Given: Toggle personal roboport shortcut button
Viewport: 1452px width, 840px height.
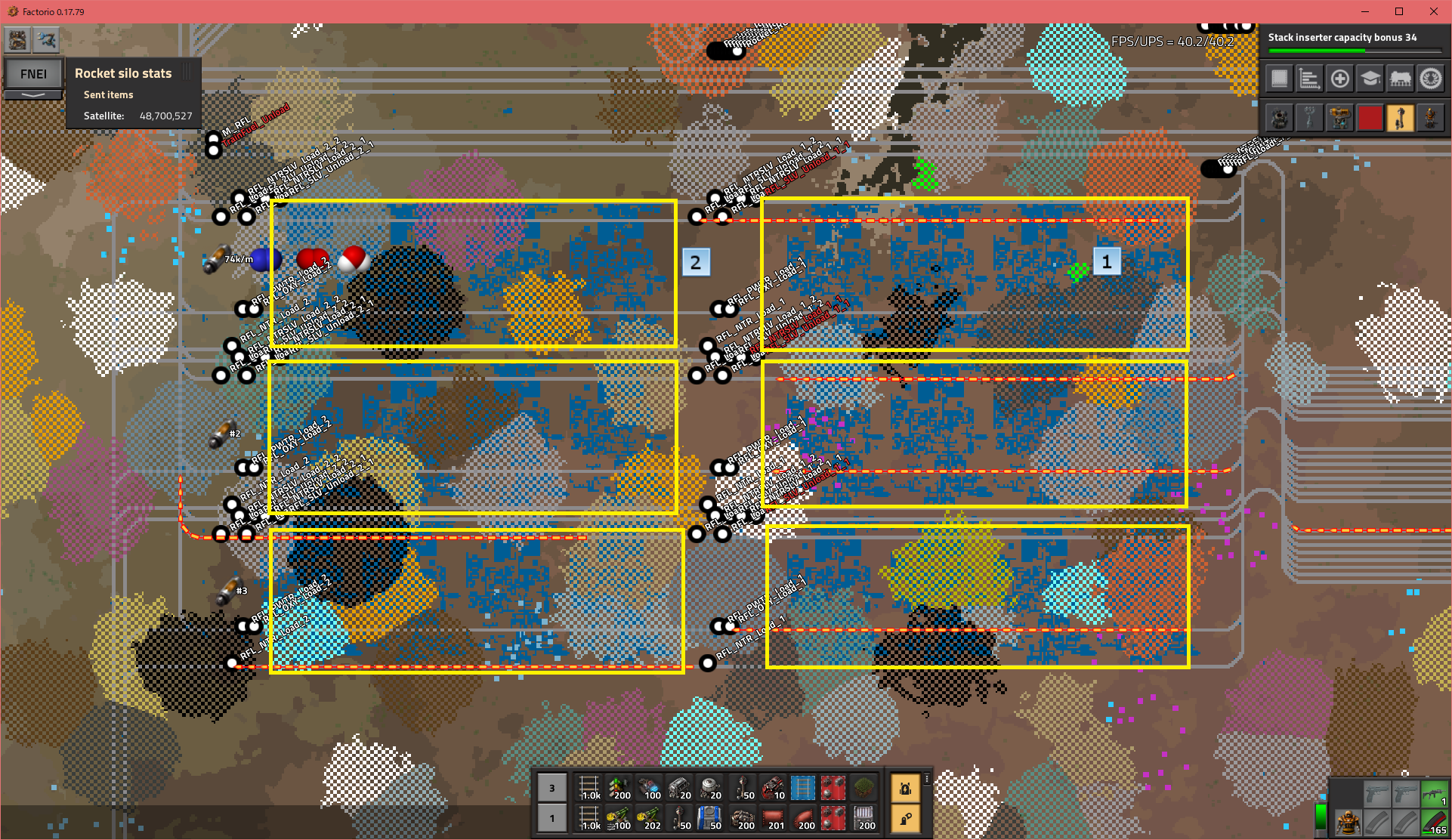Looking at the screenshot, I should [905, 788].
